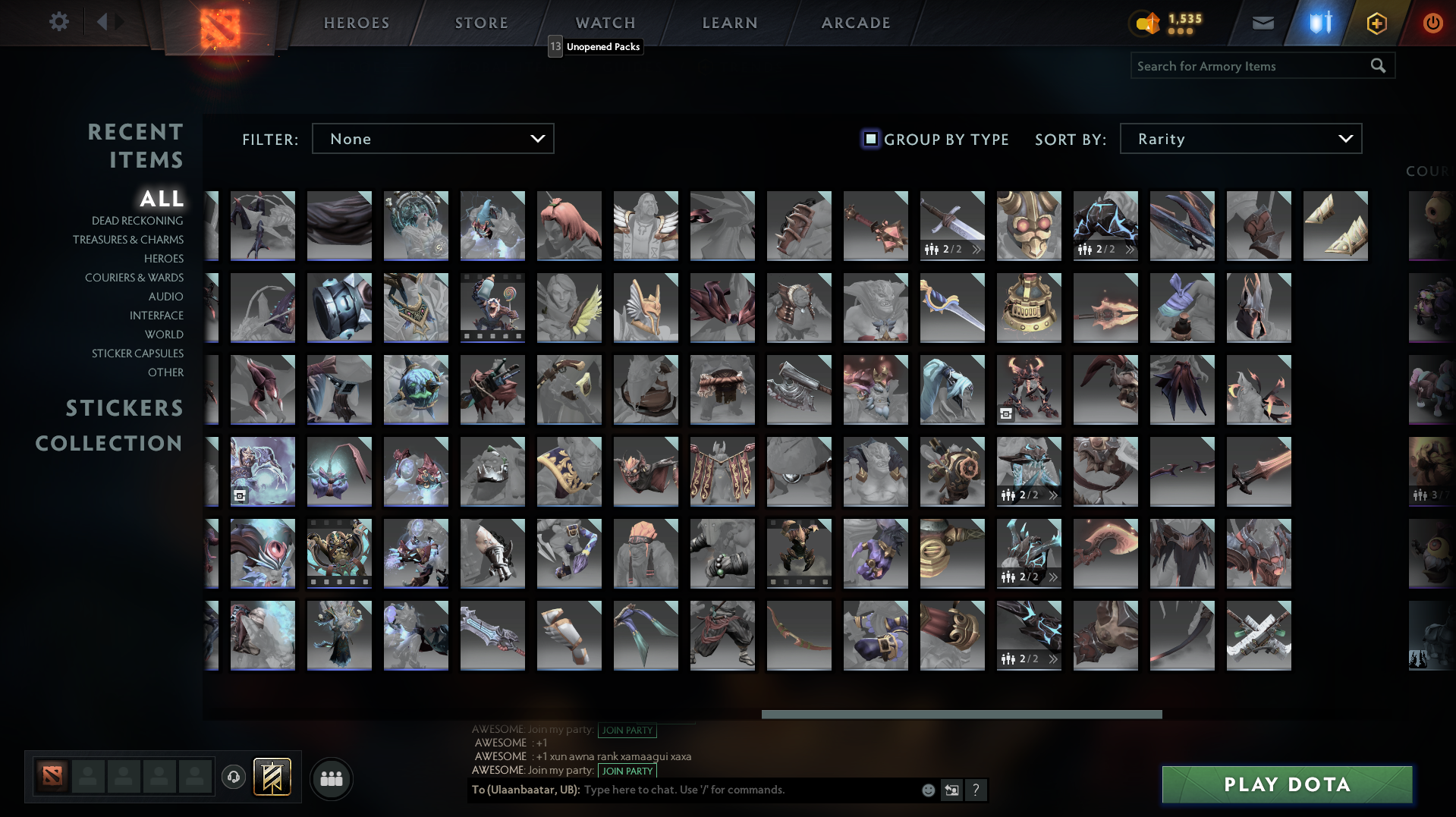Open the SORT BY Rarity dropdown
The image size is (1456, 817).
click(x=1240, y=138)
